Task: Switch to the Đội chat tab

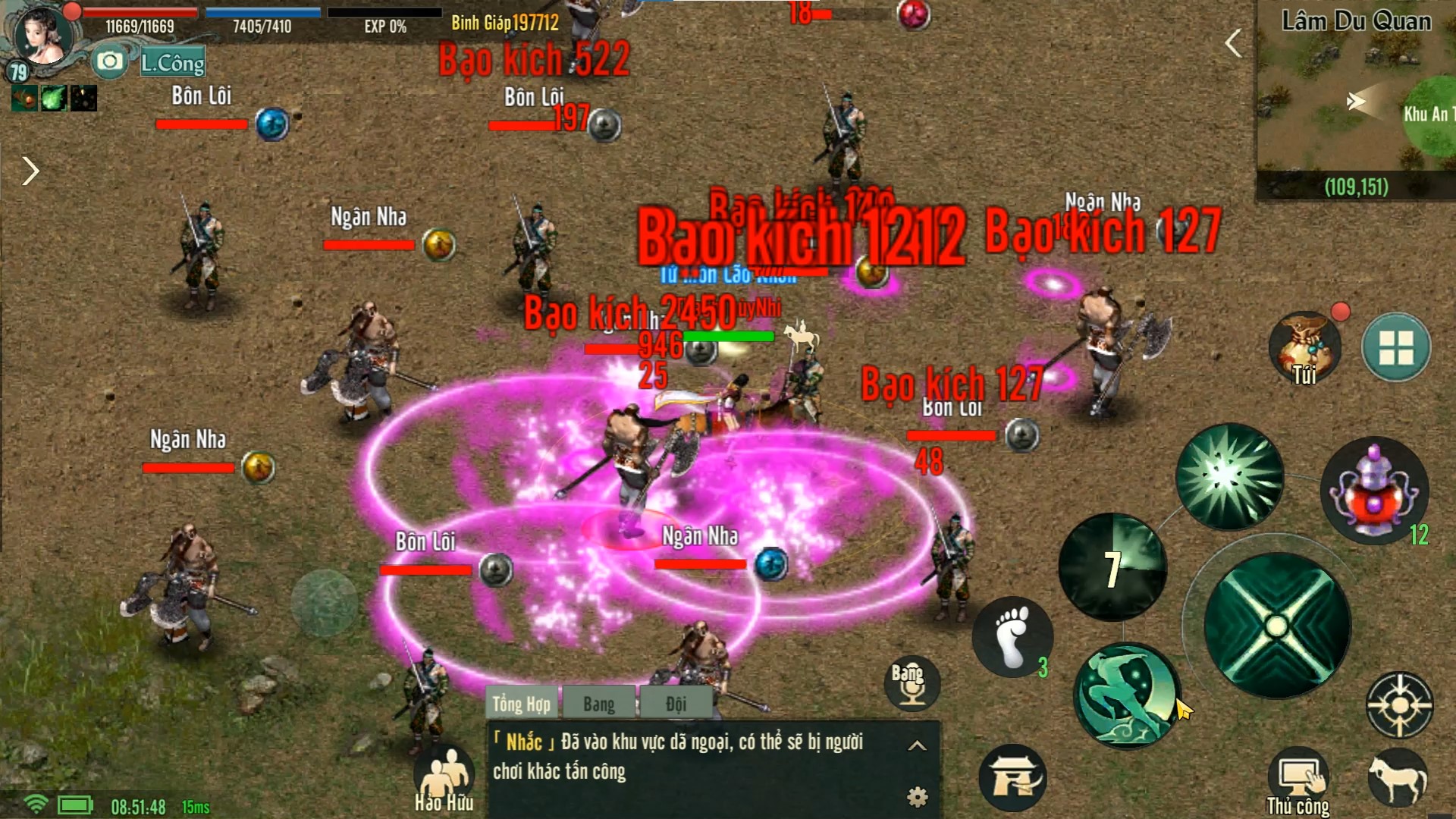Action: [x=676, y=704]
